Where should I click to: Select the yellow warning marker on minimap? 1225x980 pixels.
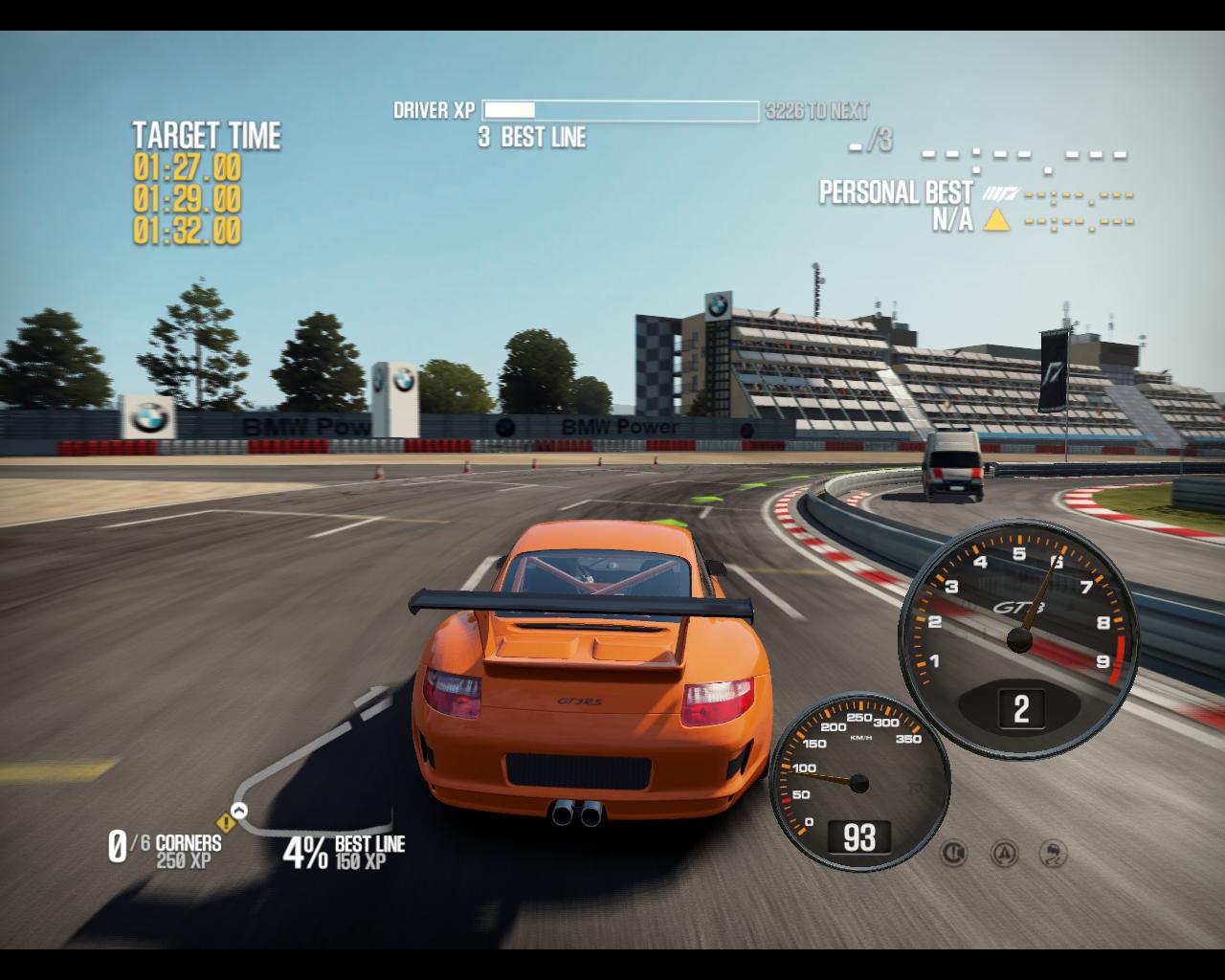tap(227, 822)
